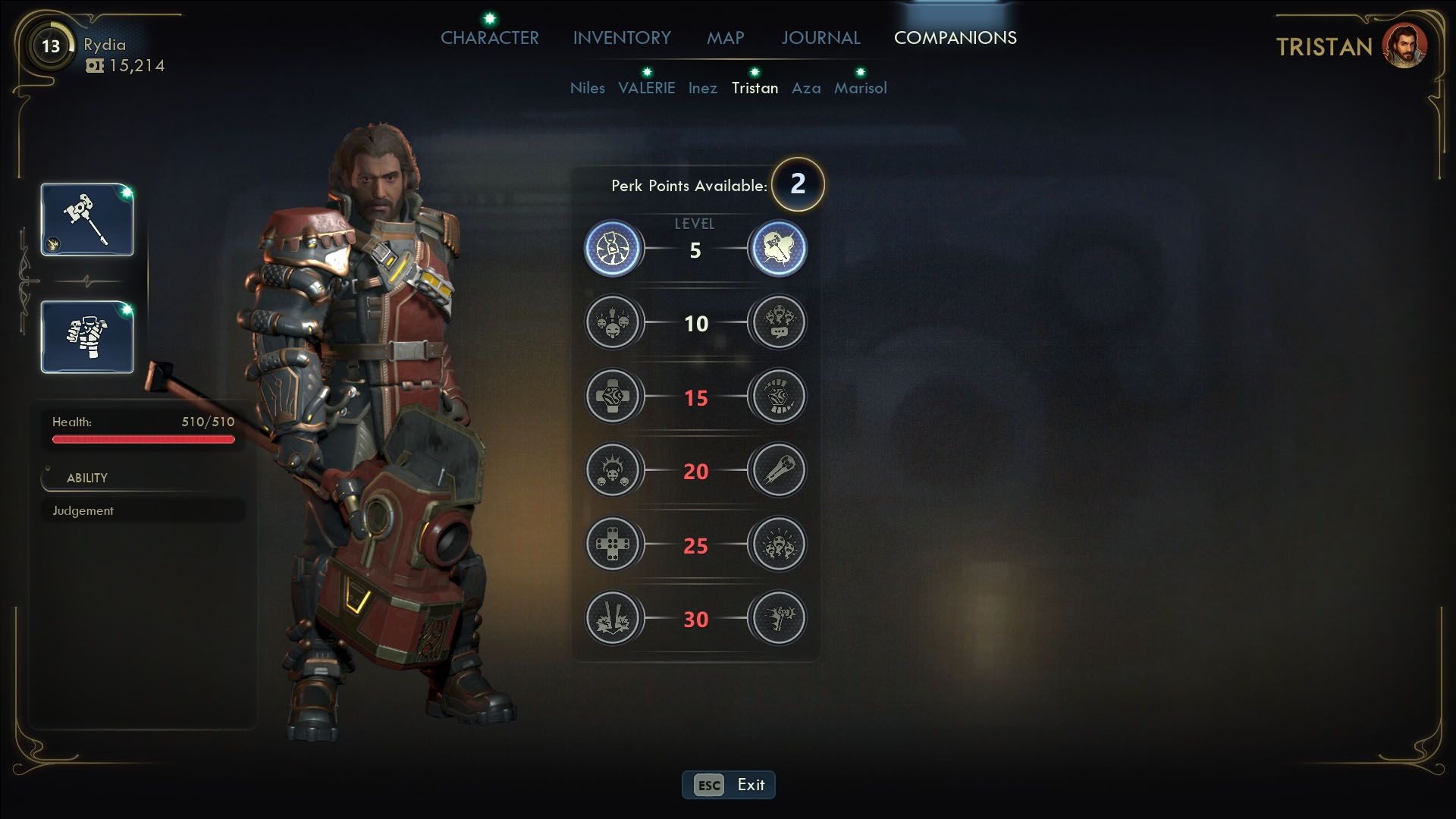Pick the right level 10 perk
This screenshot has height=819, width=1456.
click(x=777, y=323)
